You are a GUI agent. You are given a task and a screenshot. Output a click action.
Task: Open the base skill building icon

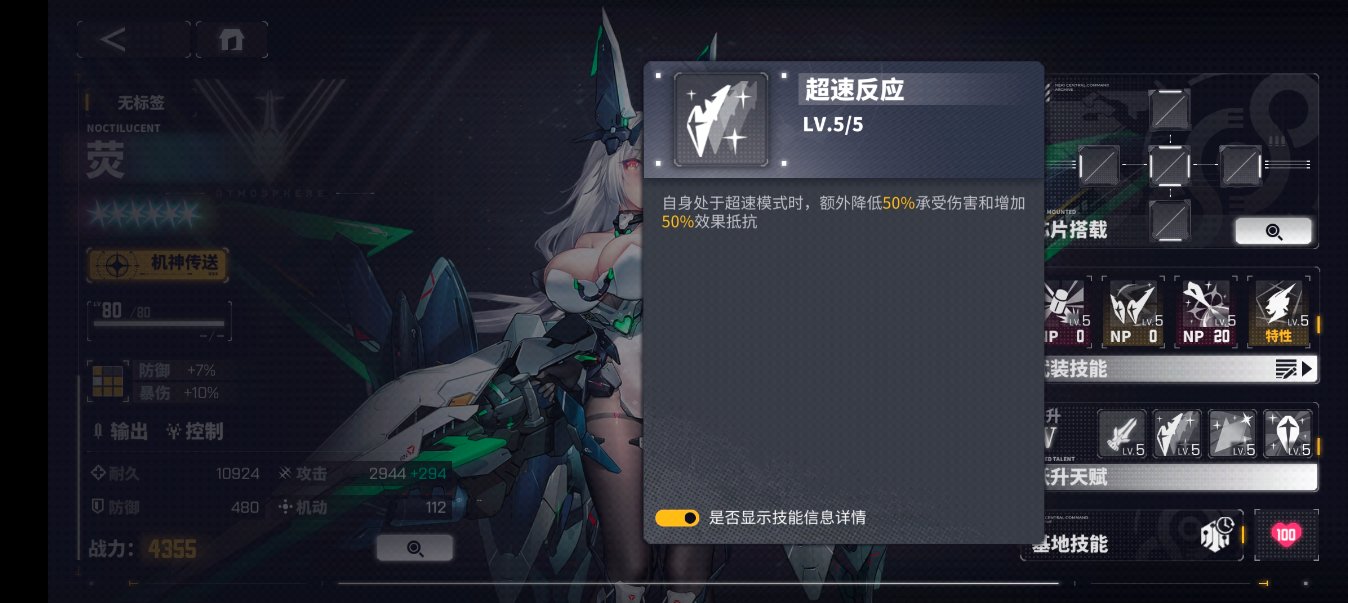(x=1216, y=536)
